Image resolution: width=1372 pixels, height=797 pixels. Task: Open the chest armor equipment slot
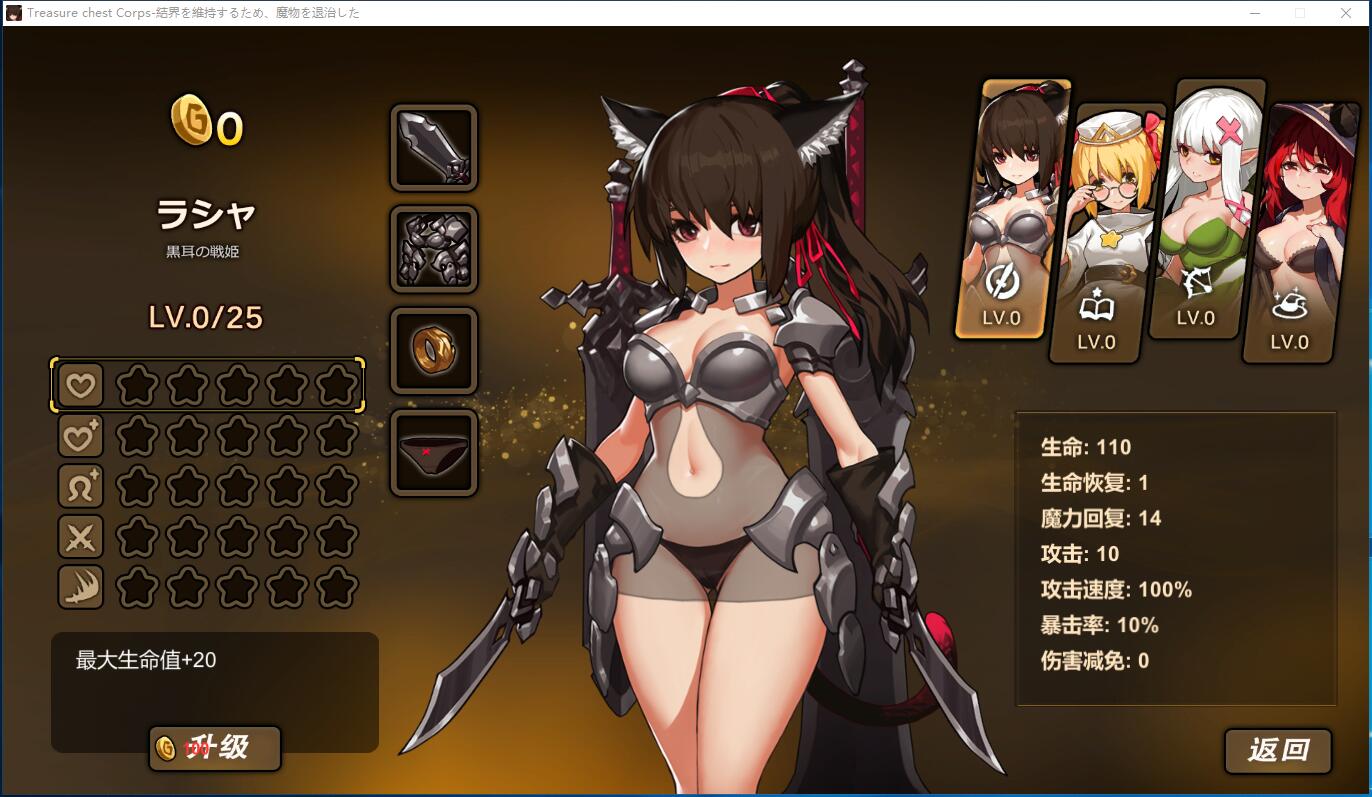(434, 249)
